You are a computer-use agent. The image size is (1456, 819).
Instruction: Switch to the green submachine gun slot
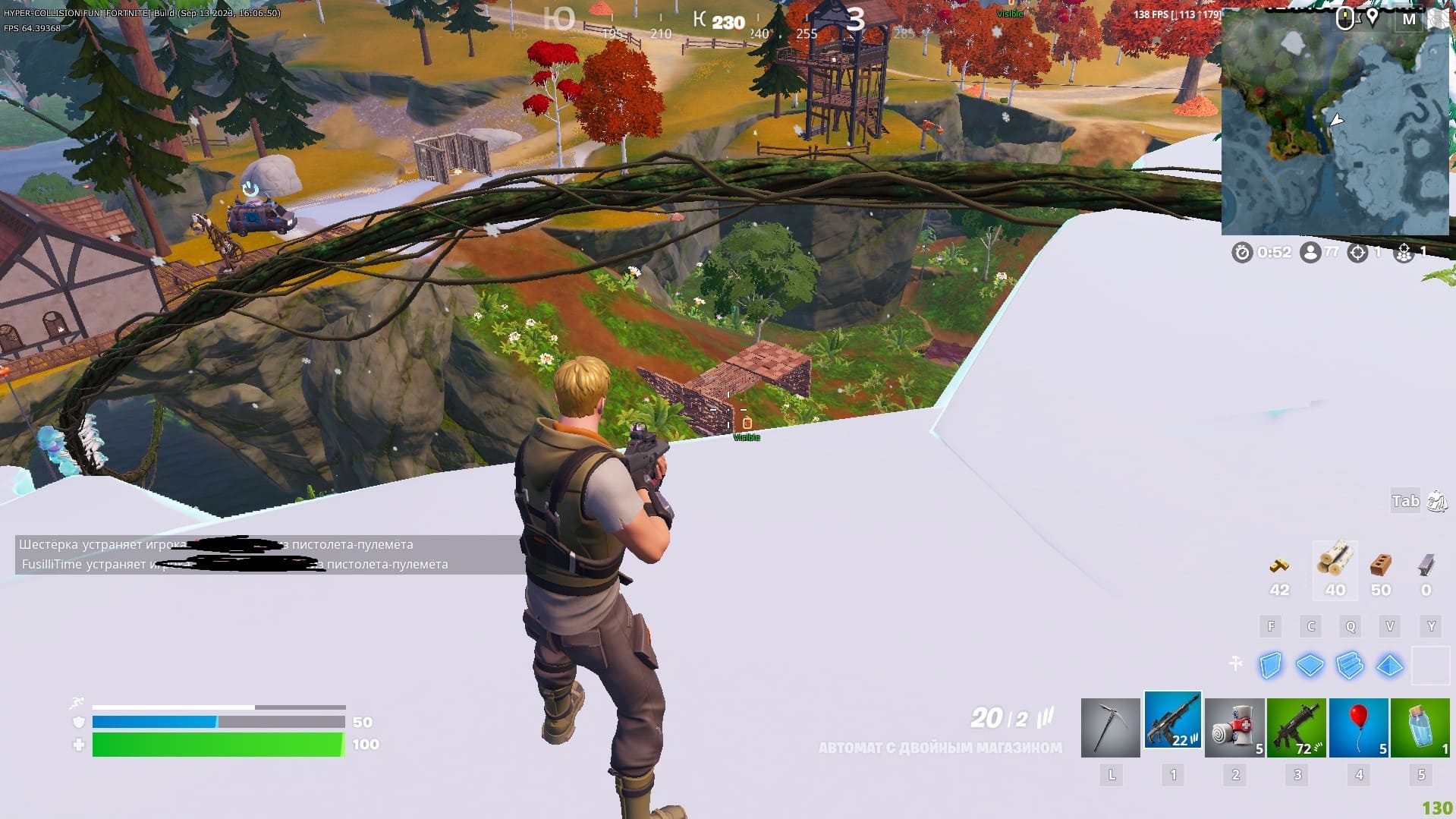point(1297,727)
